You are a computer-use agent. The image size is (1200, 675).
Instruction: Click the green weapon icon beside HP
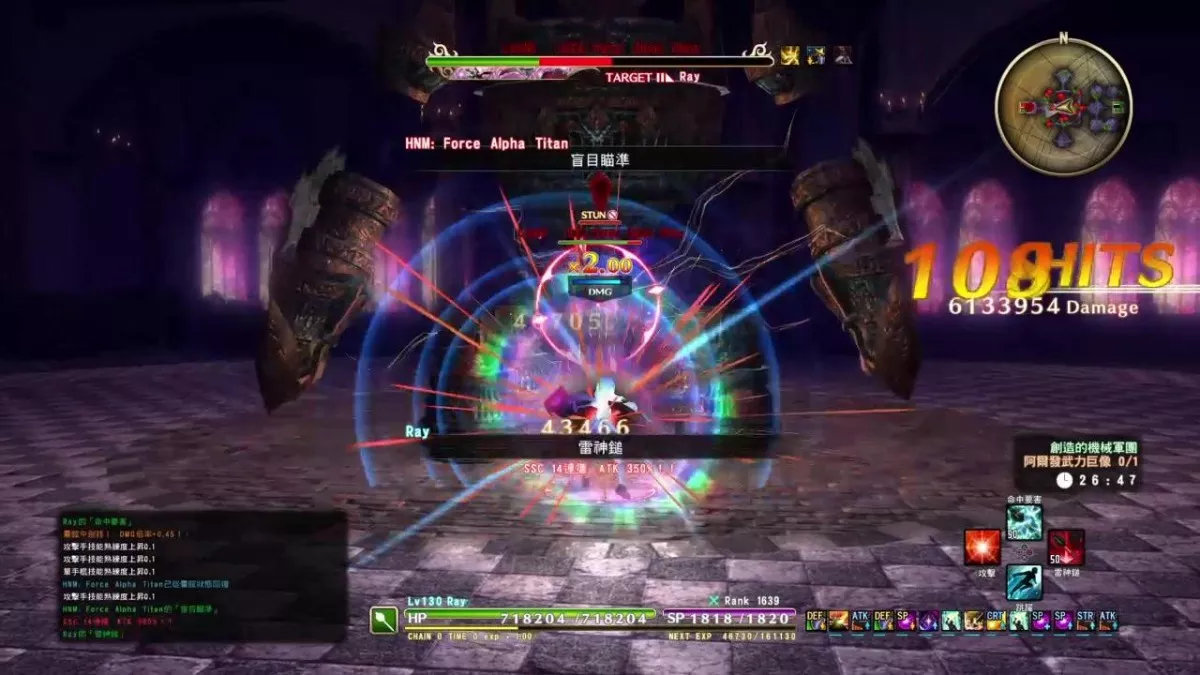tap(385, 620)
